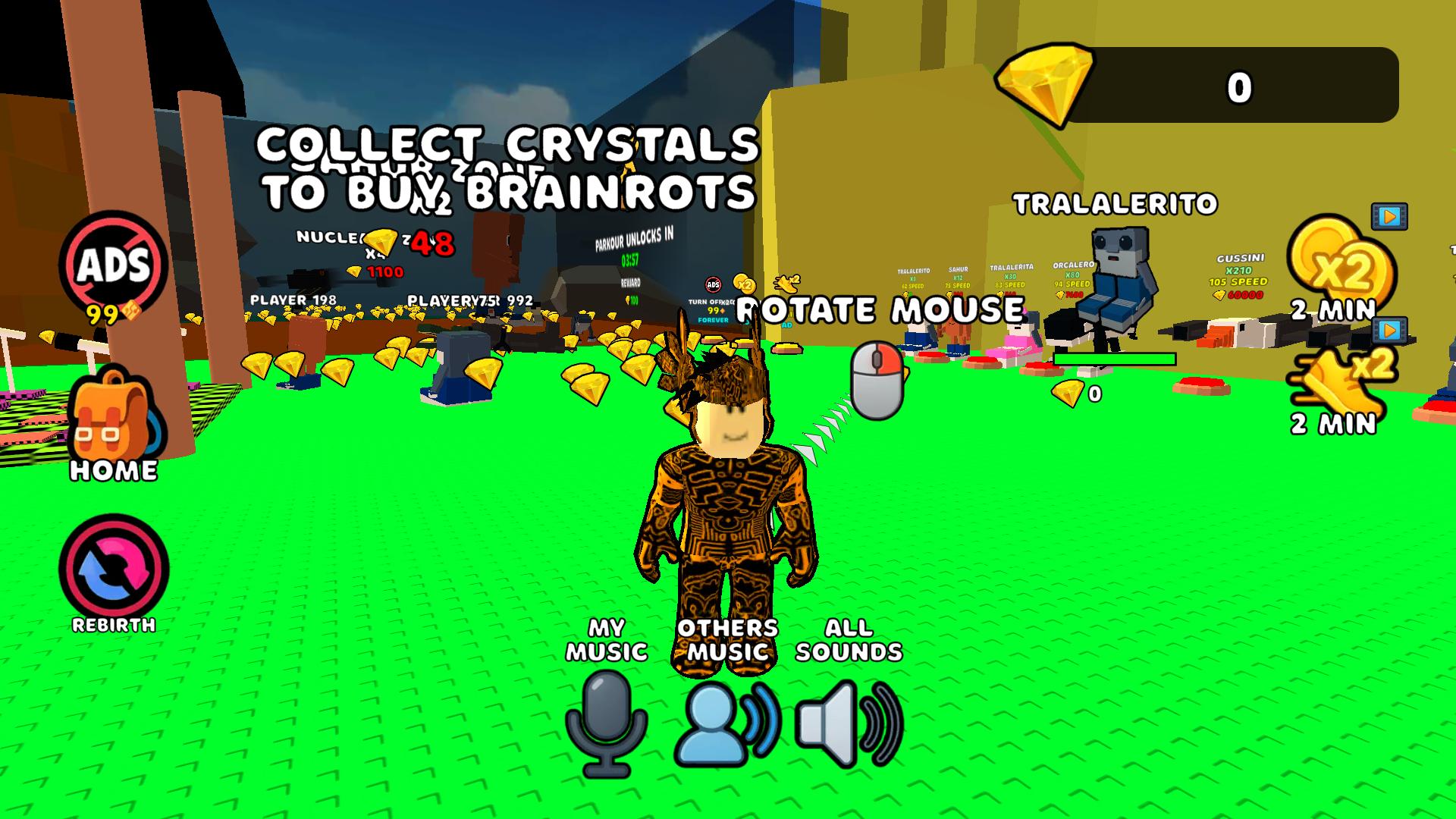Click the rotate mouse tutorial icon
This screenshot has width=1456, height=819.
pos(878,379)
